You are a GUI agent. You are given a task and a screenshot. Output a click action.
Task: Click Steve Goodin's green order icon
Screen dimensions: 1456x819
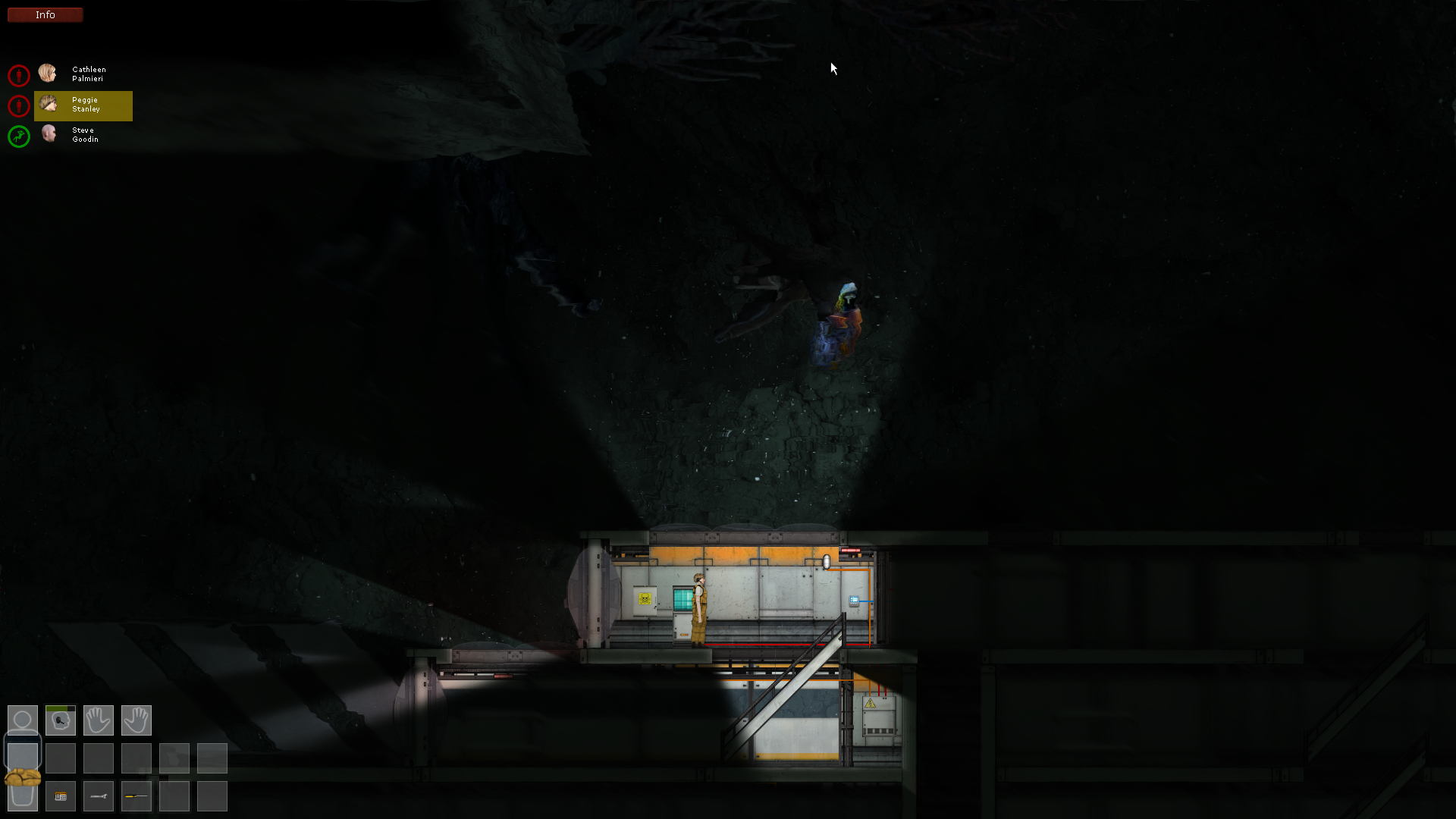click(18, 136)
